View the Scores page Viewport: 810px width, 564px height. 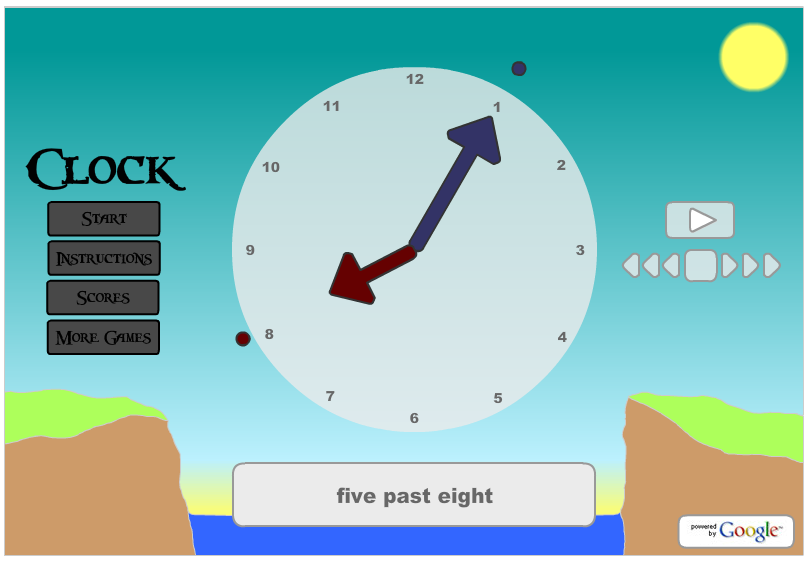[x=103, y=298]
